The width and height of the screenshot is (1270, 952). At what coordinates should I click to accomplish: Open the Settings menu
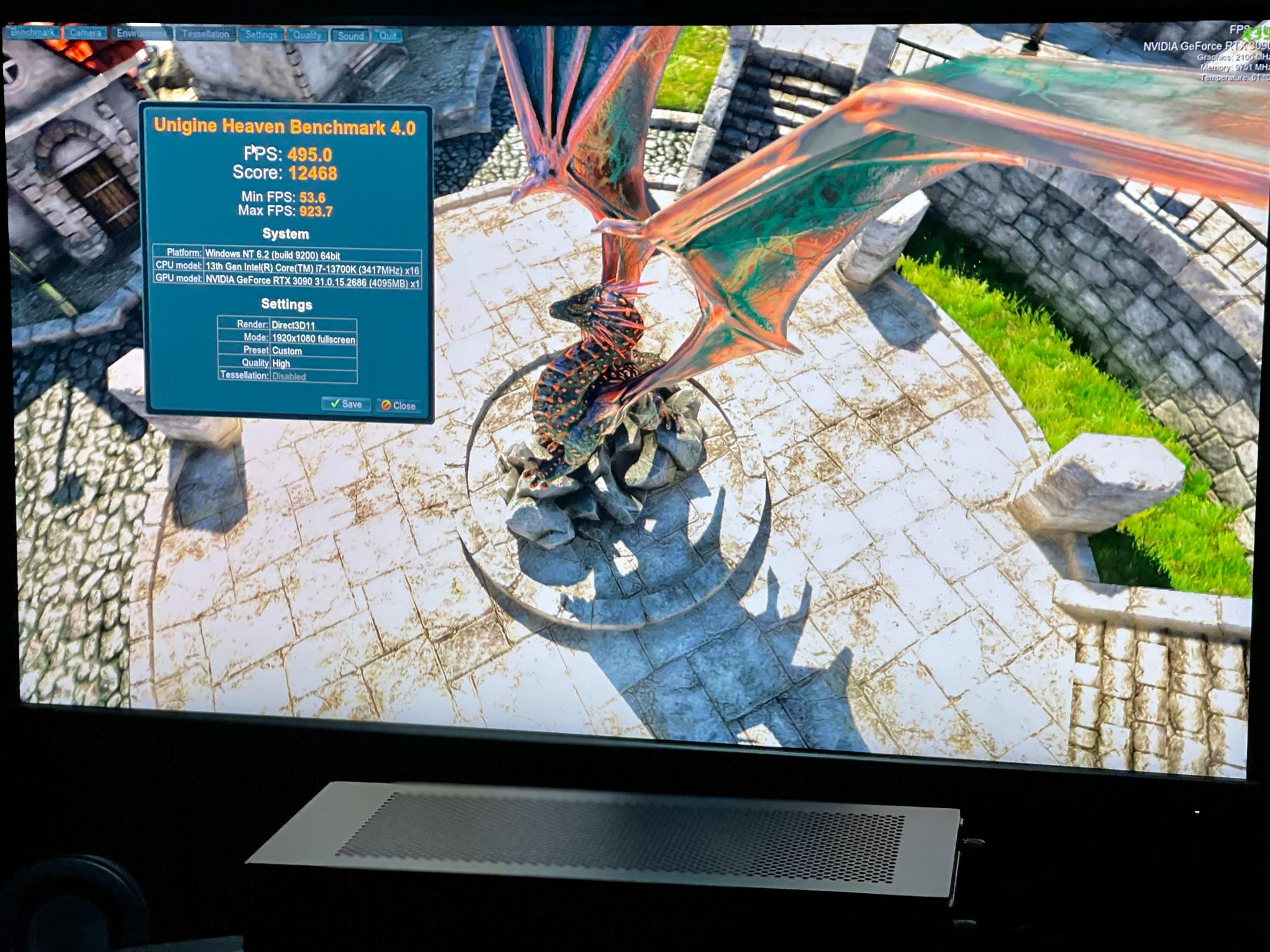261,35
